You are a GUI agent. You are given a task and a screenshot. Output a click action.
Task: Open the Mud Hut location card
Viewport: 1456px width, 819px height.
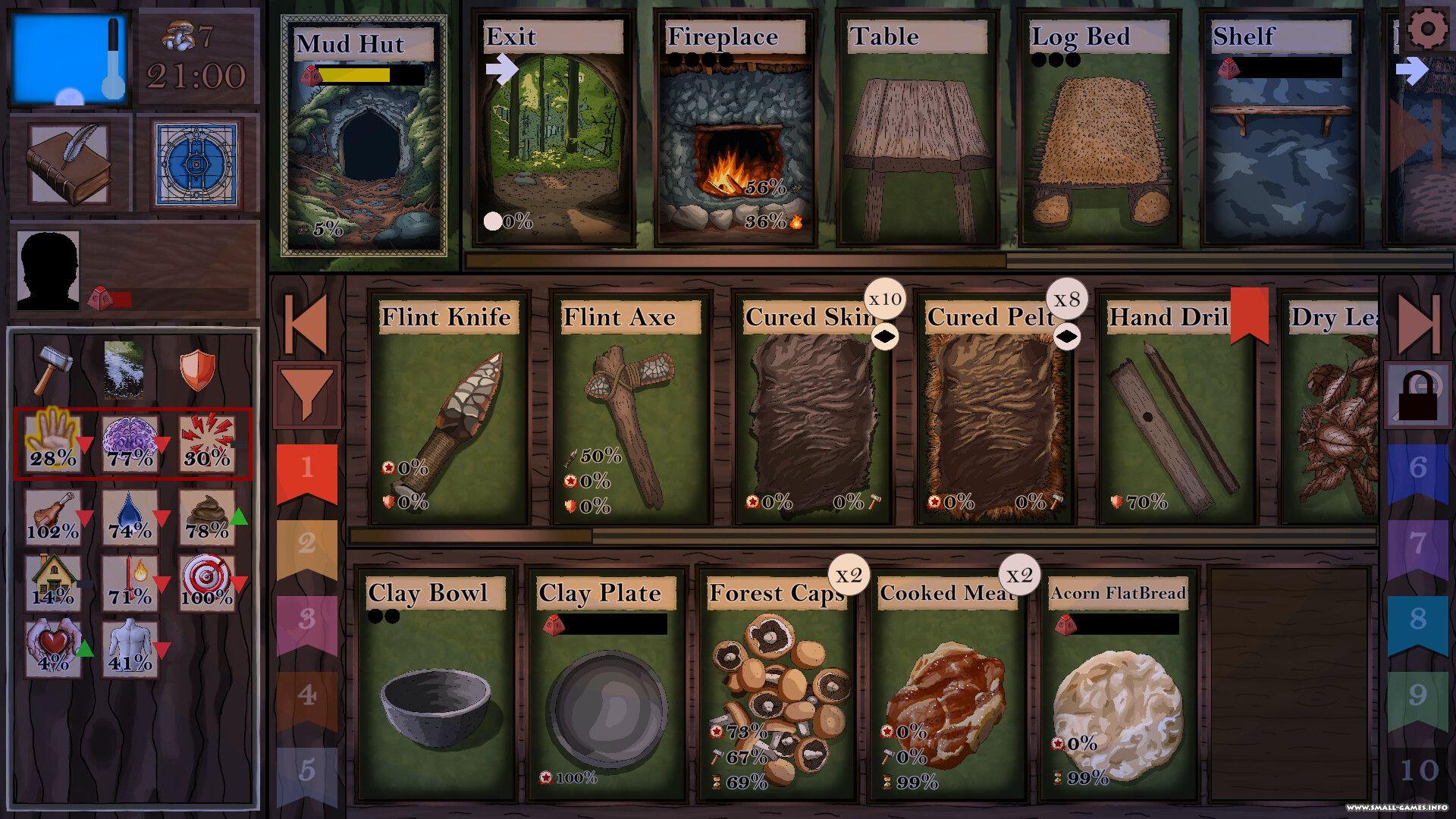coord(364,136)
